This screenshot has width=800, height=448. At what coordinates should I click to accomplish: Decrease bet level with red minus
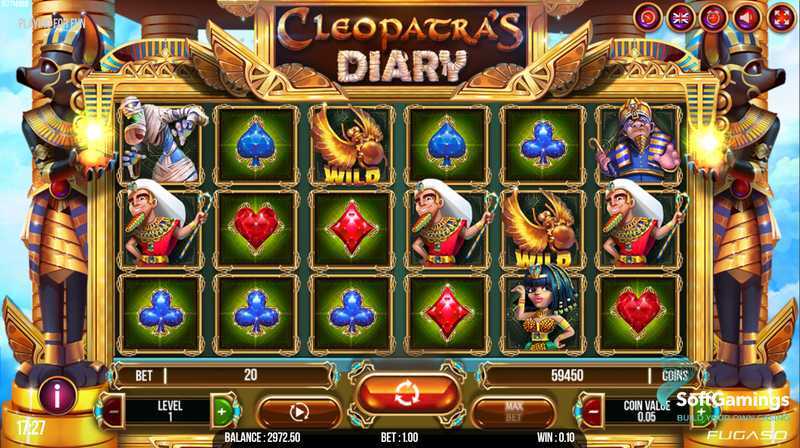pyautogui.click(x=113, y=410)
